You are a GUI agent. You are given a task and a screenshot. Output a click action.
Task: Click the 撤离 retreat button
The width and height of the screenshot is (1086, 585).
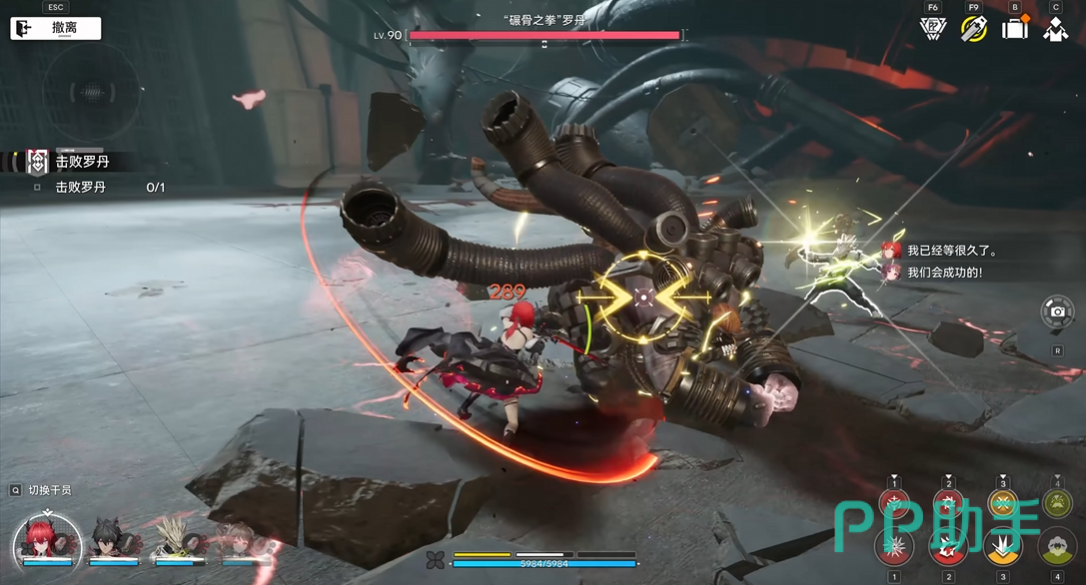tap(56, 28)
